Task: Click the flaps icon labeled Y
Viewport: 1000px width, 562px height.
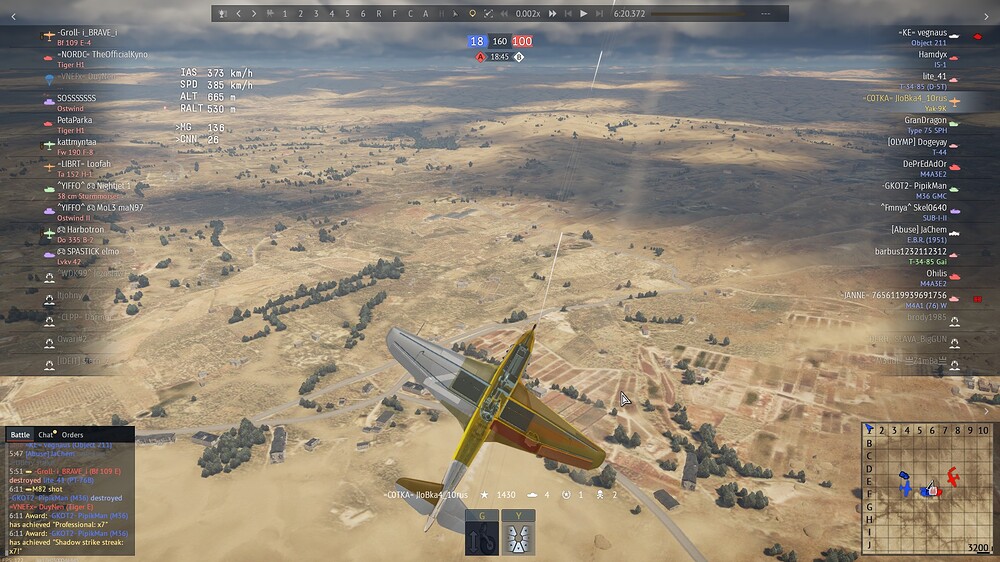Action: pyautogui.click(x=518, y=534)
